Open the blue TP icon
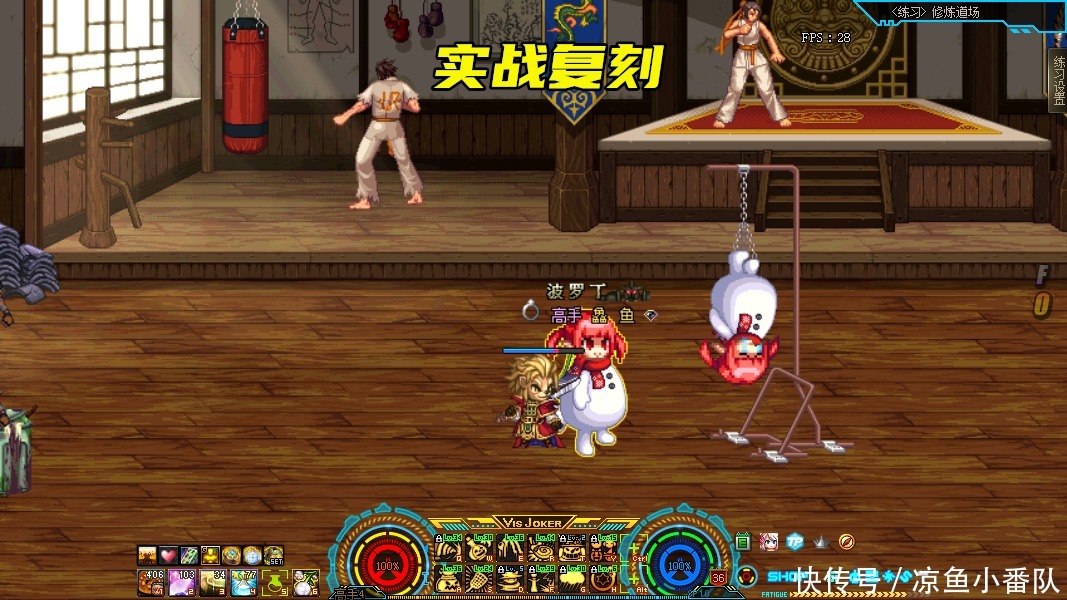 794,542
